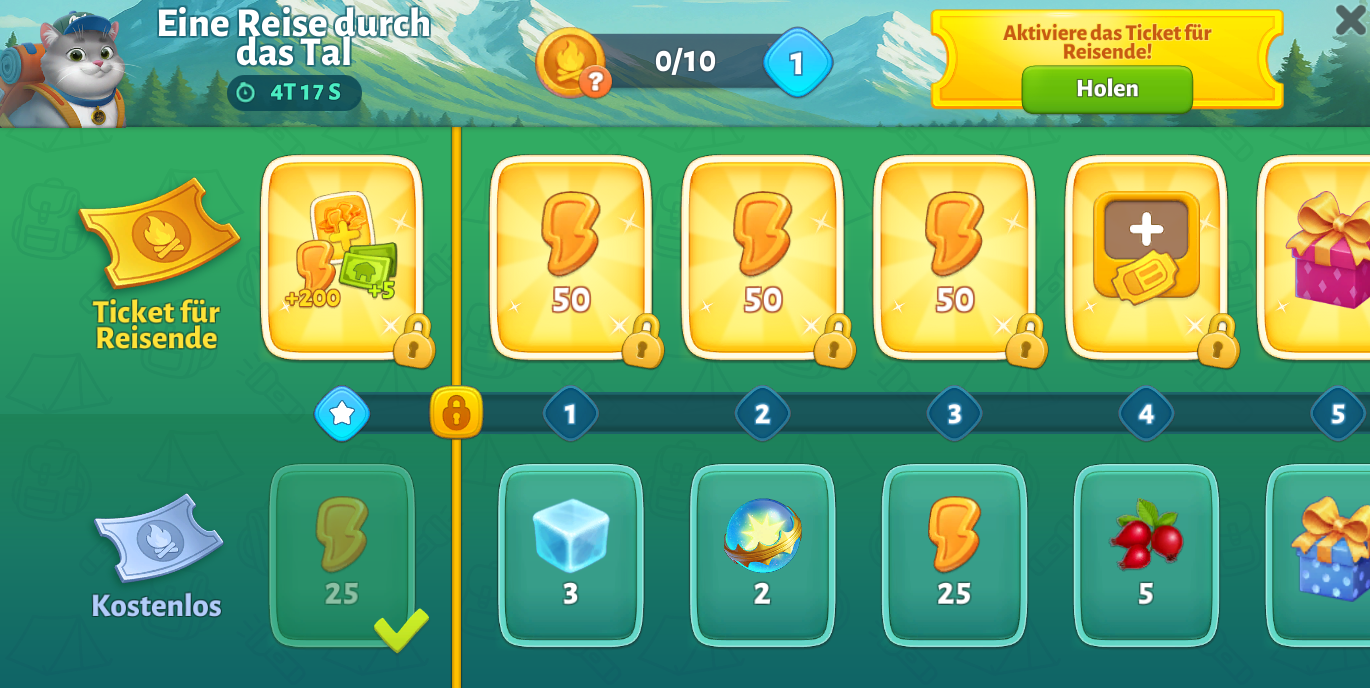1370x688 pixels.
Task: Click the golden Ticket für Reisende icon
Action: (x=159, y=233)
